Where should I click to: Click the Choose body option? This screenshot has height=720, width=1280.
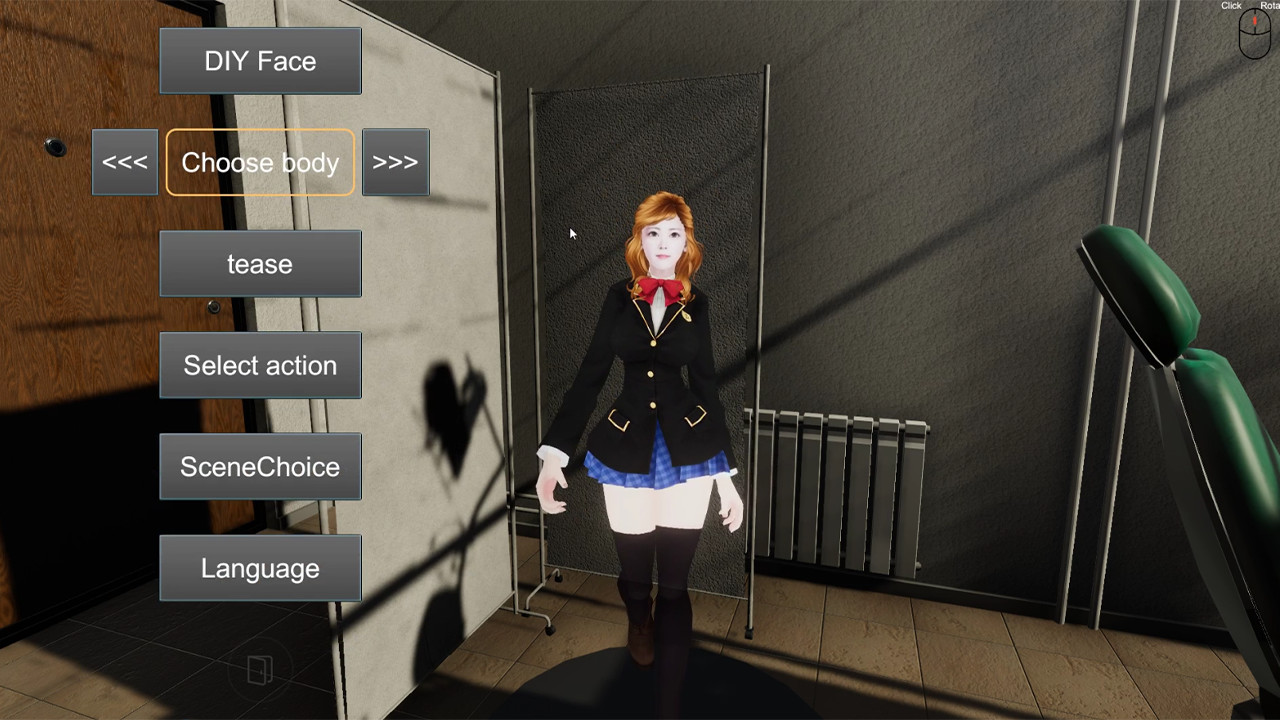point(260,162)
